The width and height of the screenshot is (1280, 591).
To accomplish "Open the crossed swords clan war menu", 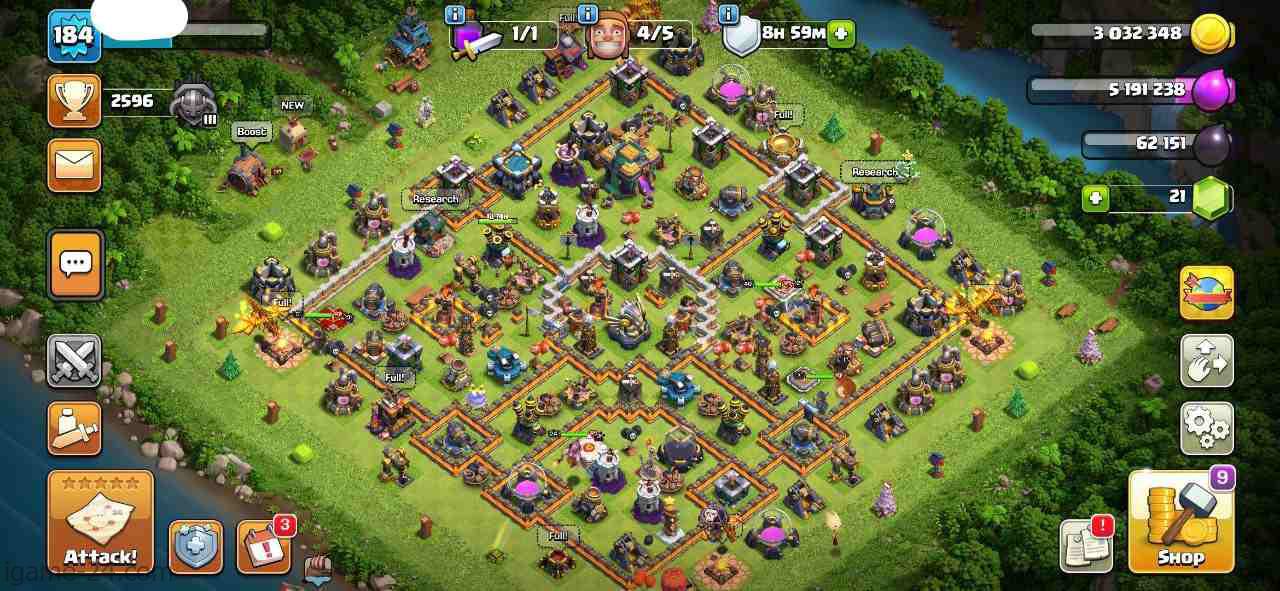I will pos(74,361).
